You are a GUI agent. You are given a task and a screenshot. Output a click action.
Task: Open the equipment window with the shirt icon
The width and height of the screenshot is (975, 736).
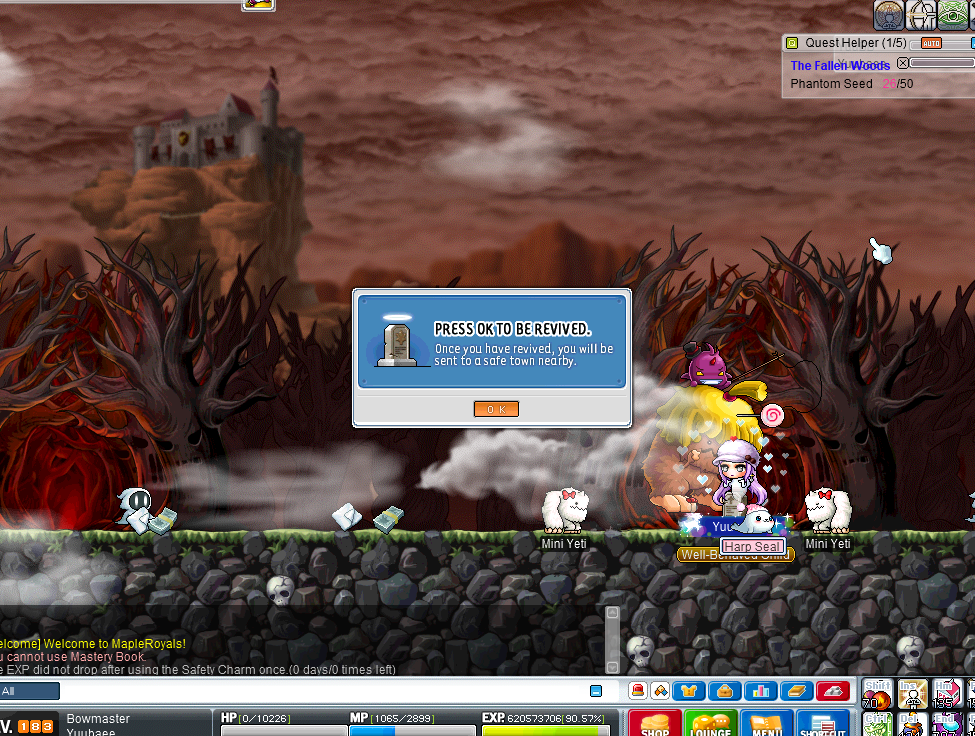(689, 691)
